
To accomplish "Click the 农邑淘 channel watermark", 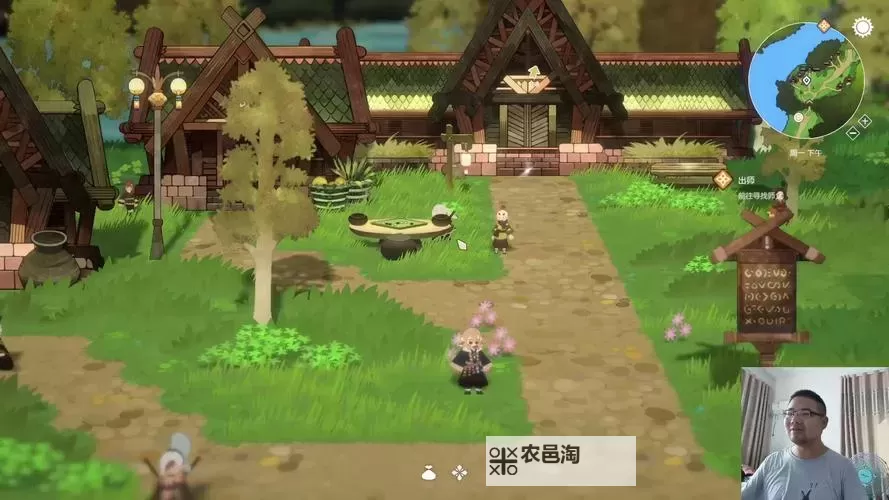I will tap(560, 460).
